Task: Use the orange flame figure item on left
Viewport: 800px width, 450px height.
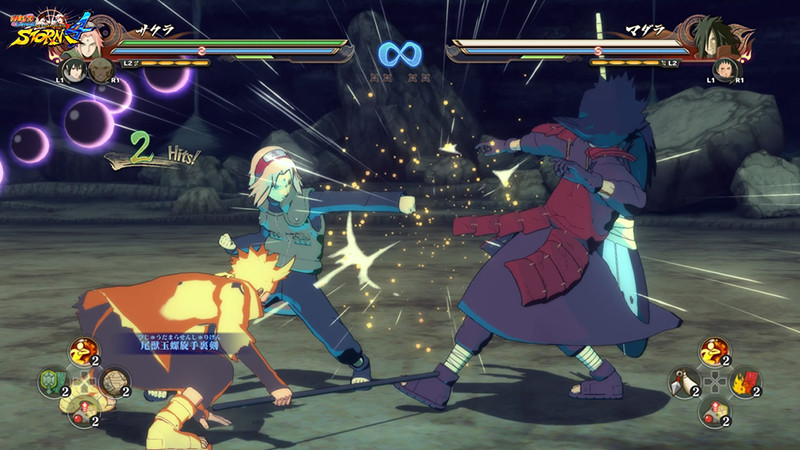Action: point(82,351)
